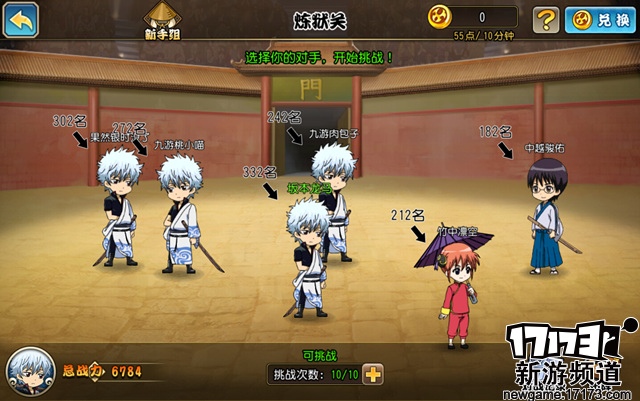Add challenge attempts with the plus button
Viewport: 640px width, 401px height.
373,375
